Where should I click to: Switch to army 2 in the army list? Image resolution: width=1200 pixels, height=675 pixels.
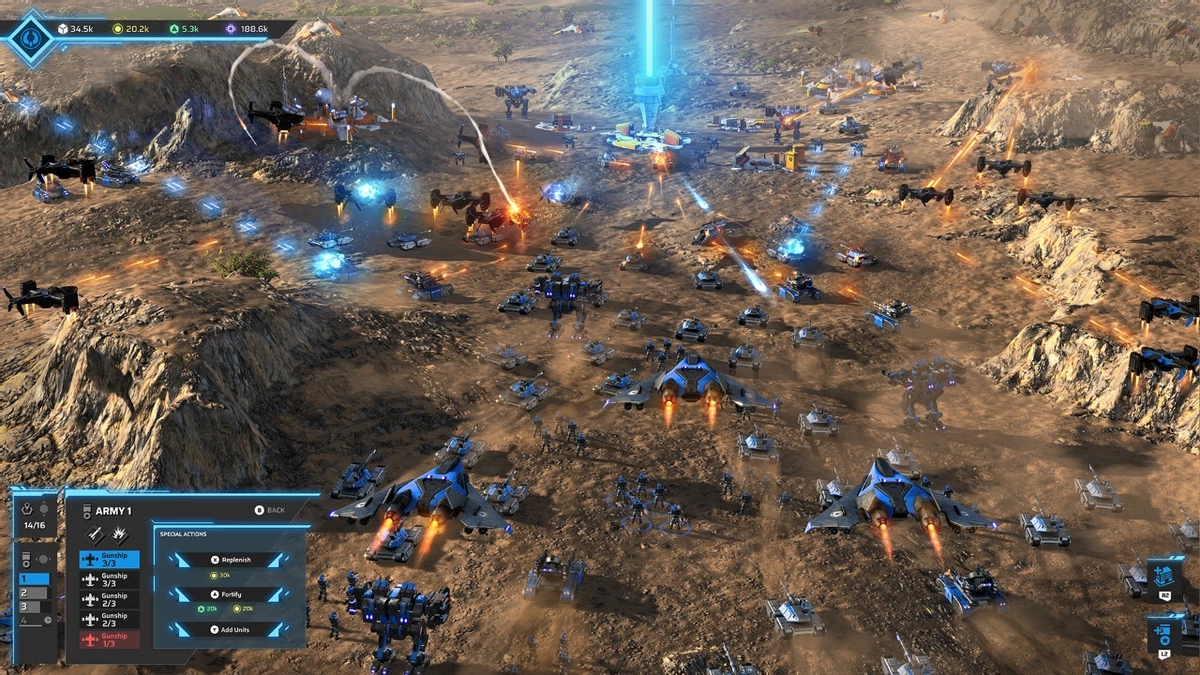coord(33,593)
